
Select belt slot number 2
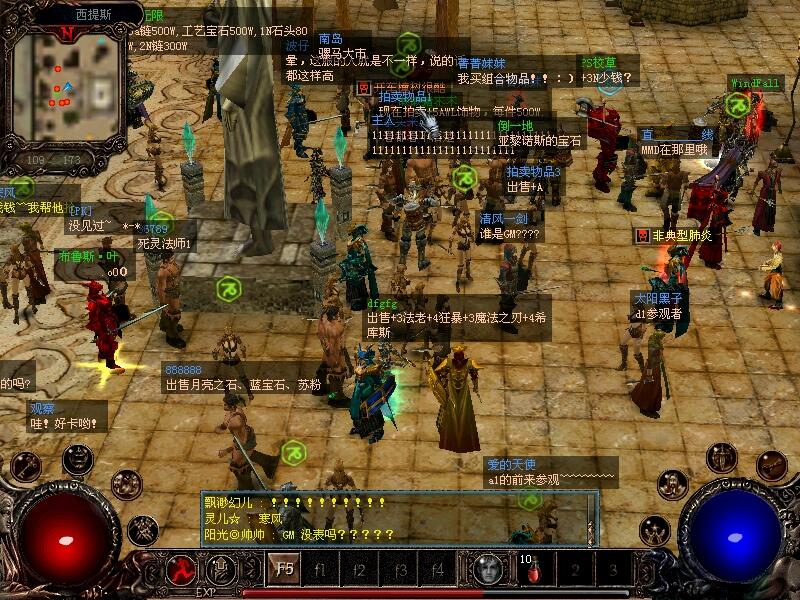(575, 571)
